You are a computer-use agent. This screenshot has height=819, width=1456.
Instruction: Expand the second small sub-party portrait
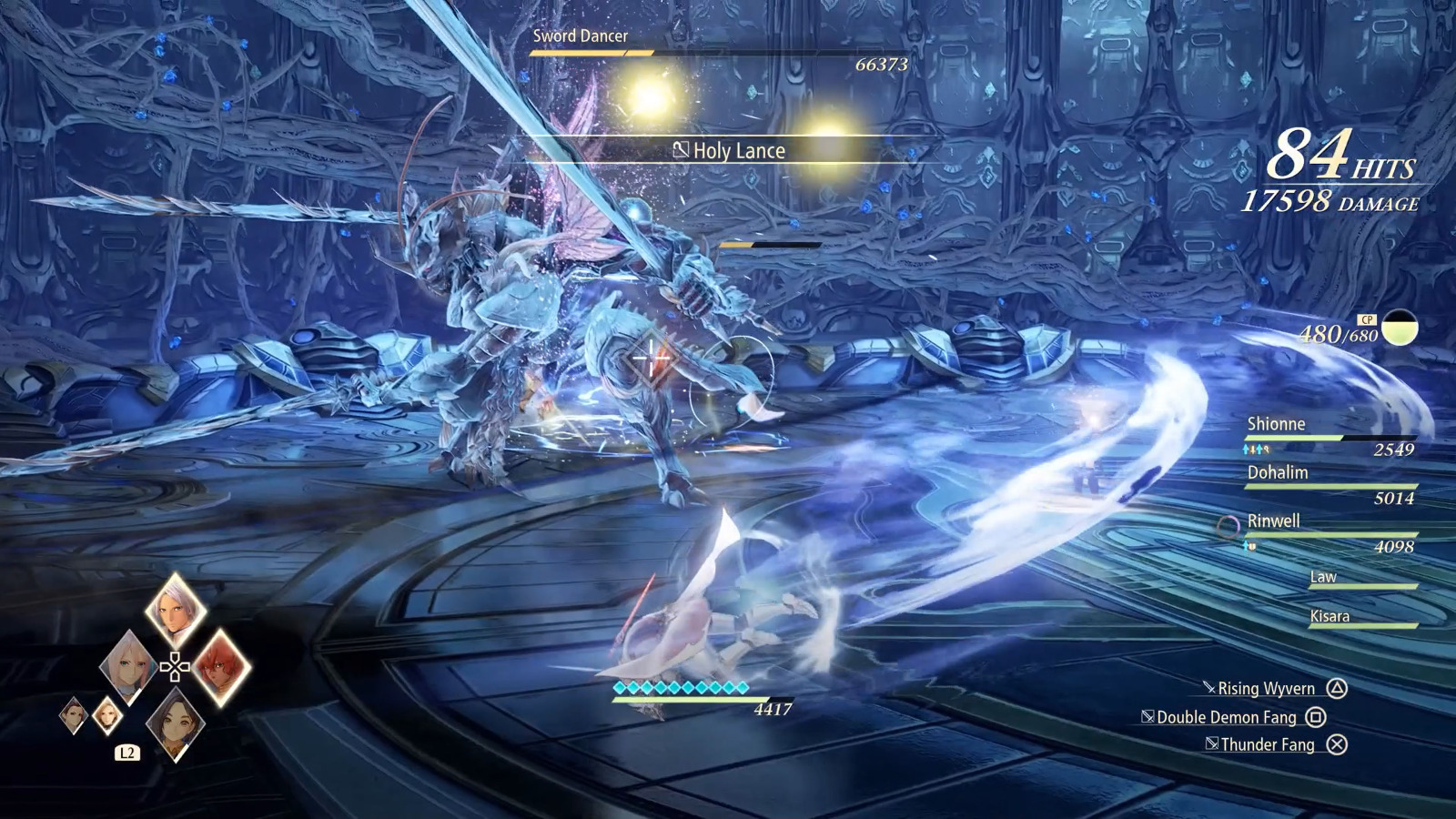coord(107,716)
